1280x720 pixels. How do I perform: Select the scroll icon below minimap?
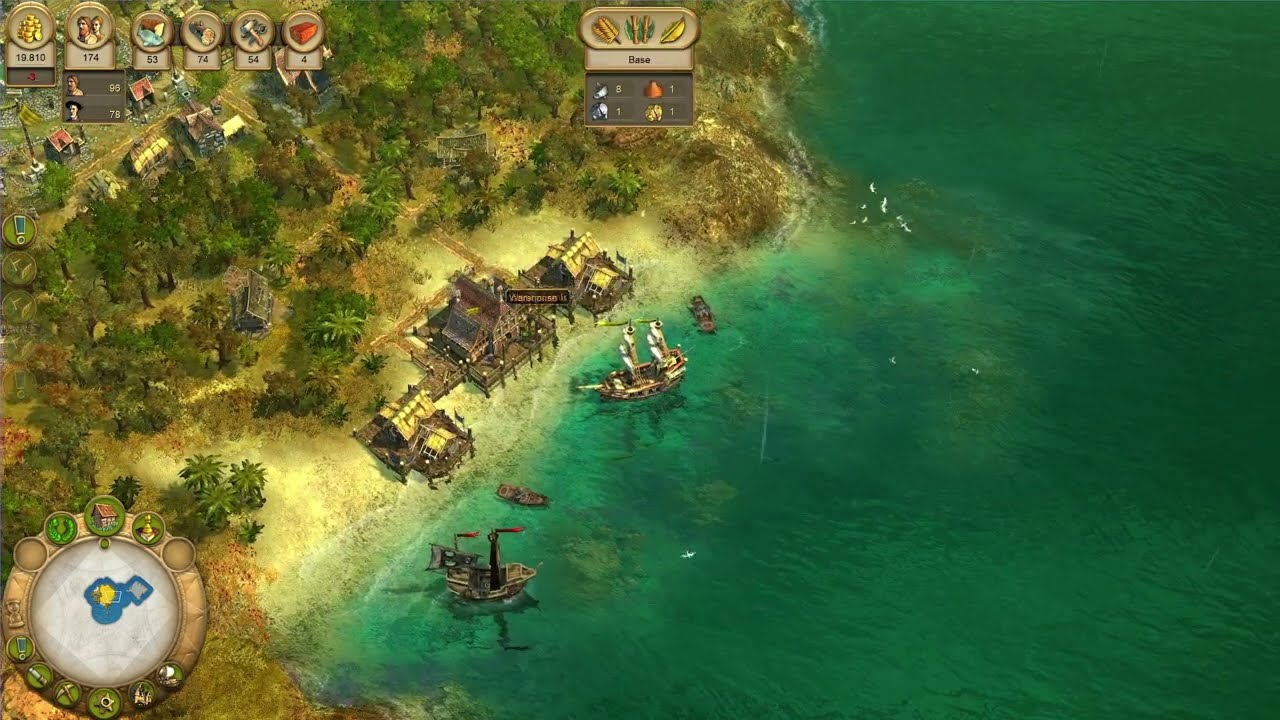pyautogui.click(x=40, y=676)
